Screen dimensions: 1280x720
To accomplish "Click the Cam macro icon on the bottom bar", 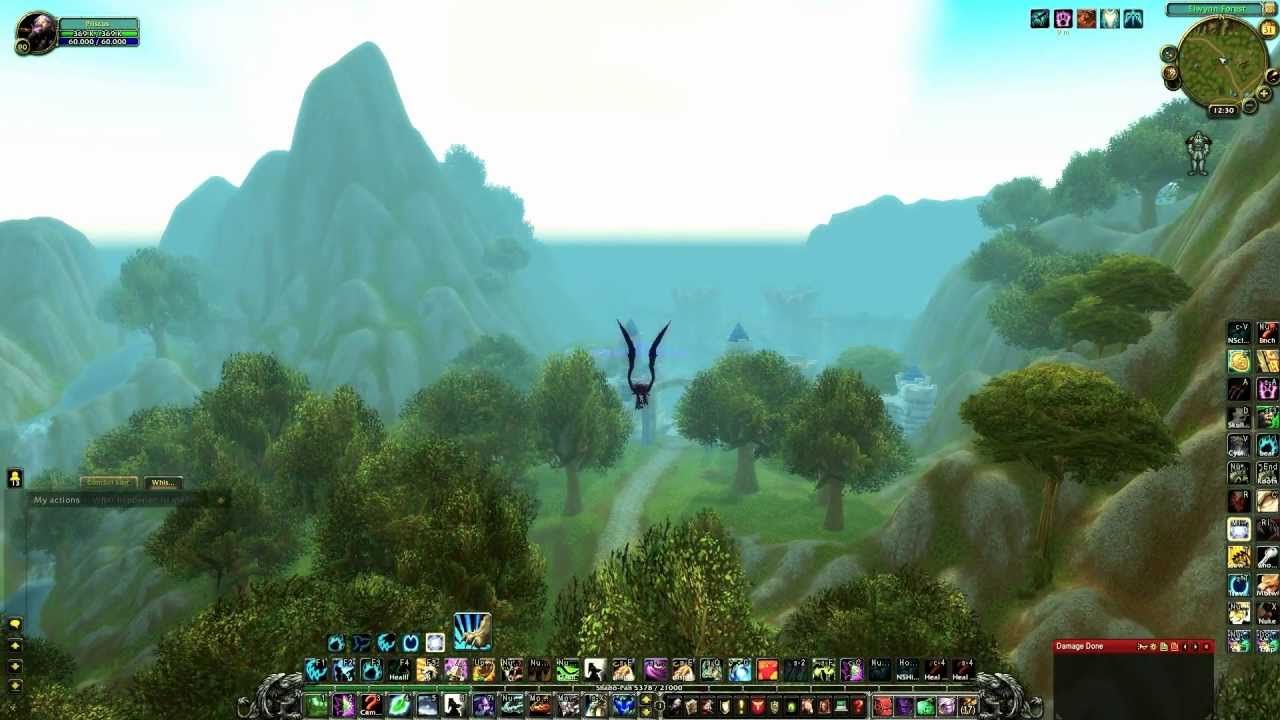I will pyautogui.click(x=370, y=705).
